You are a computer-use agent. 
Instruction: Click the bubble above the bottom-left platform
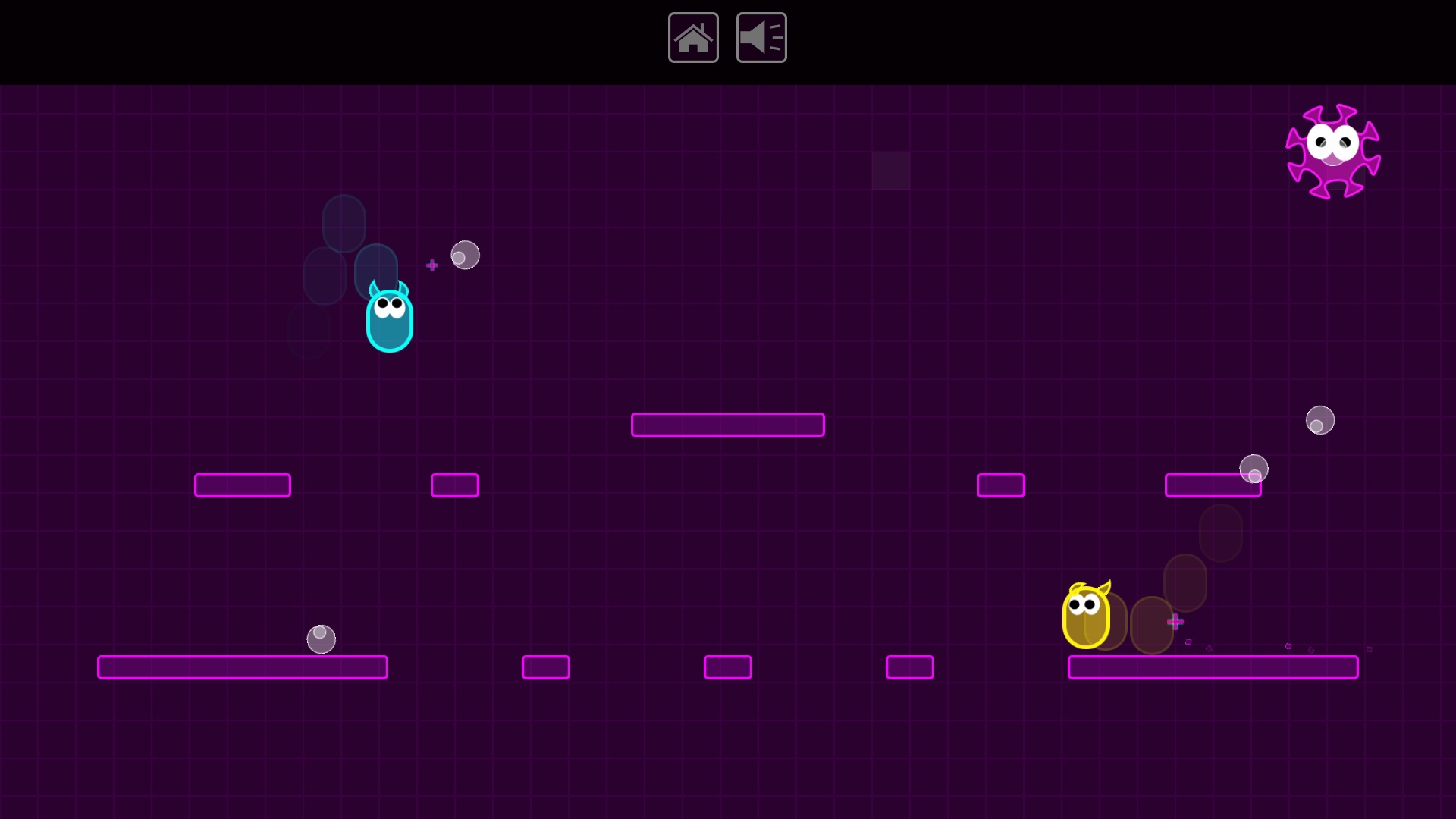click(x=320, y=639)
